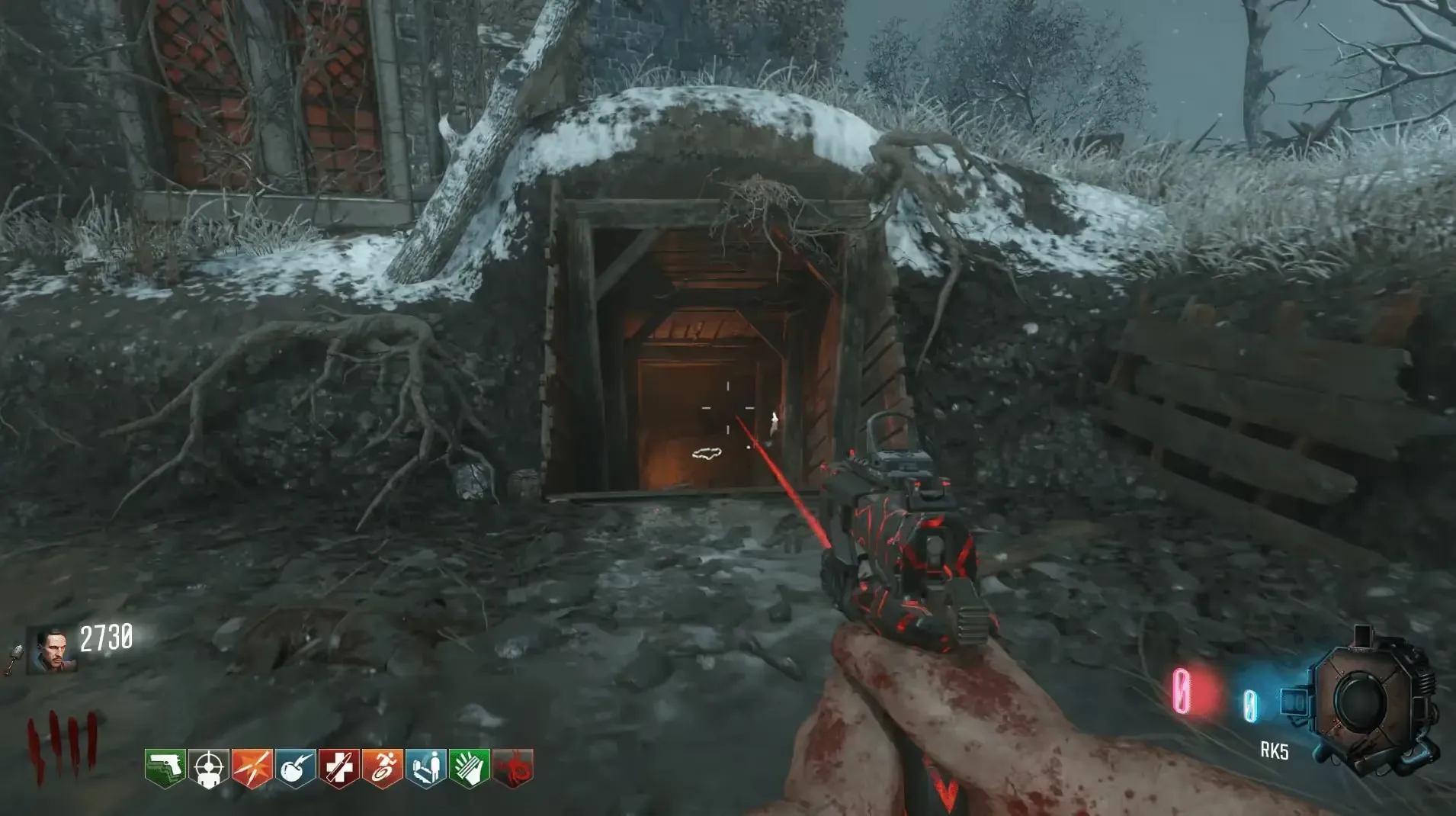Select the Speed Cola hand perk
The image size is (1456, 816).
[x=469, y=768]
